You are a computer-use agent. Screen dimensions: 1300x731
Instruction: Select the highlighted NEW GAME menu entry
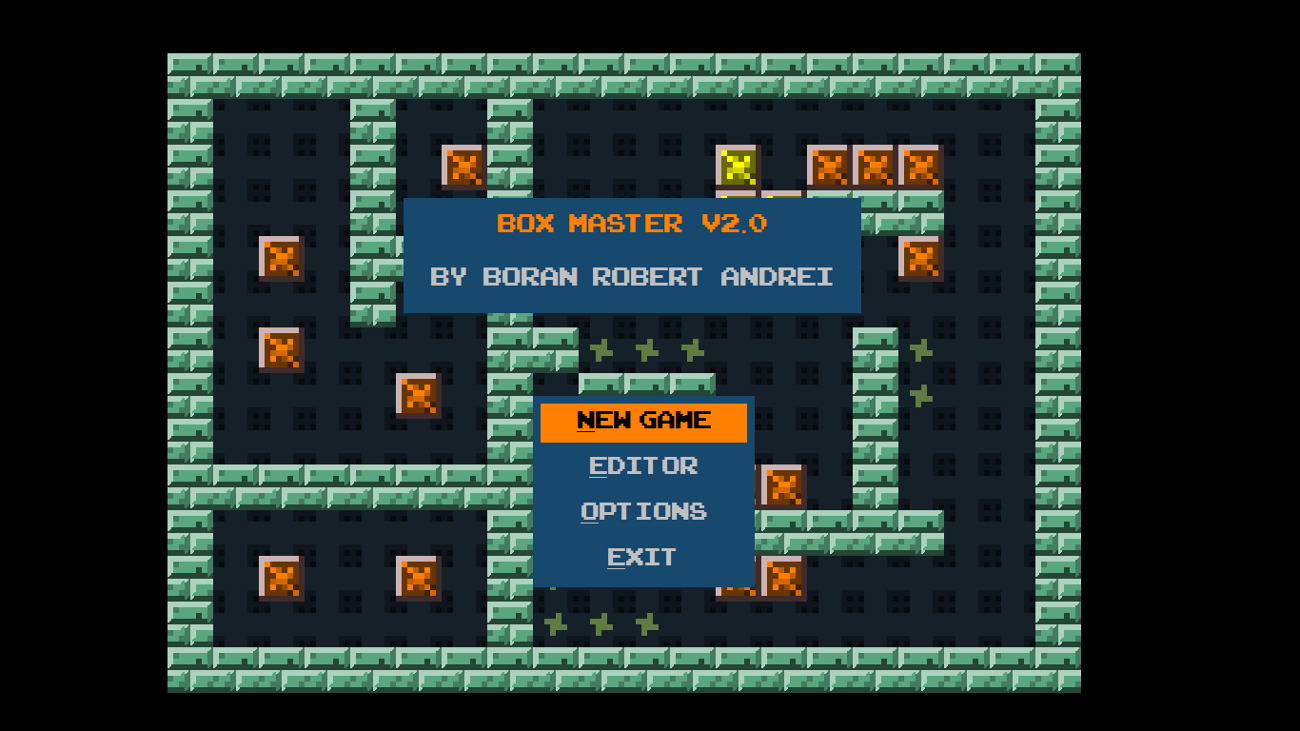click(644, 420)
